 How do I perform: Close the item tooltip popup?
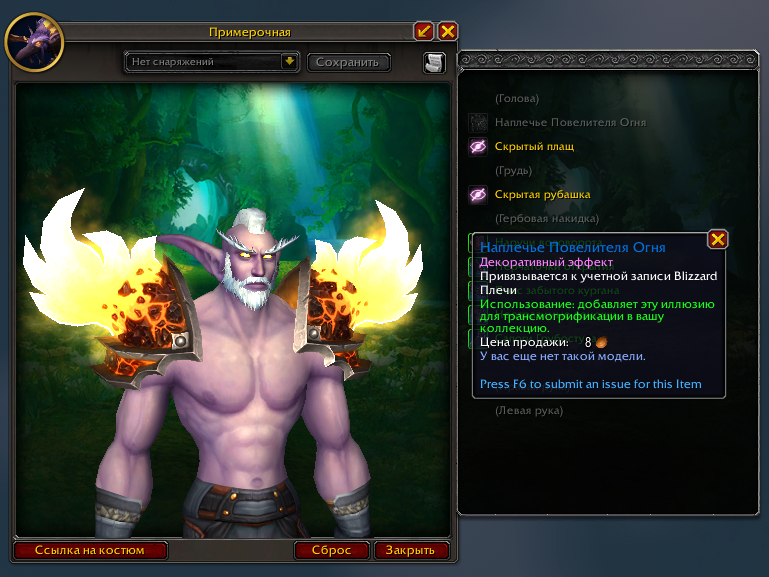click(717, 239)
